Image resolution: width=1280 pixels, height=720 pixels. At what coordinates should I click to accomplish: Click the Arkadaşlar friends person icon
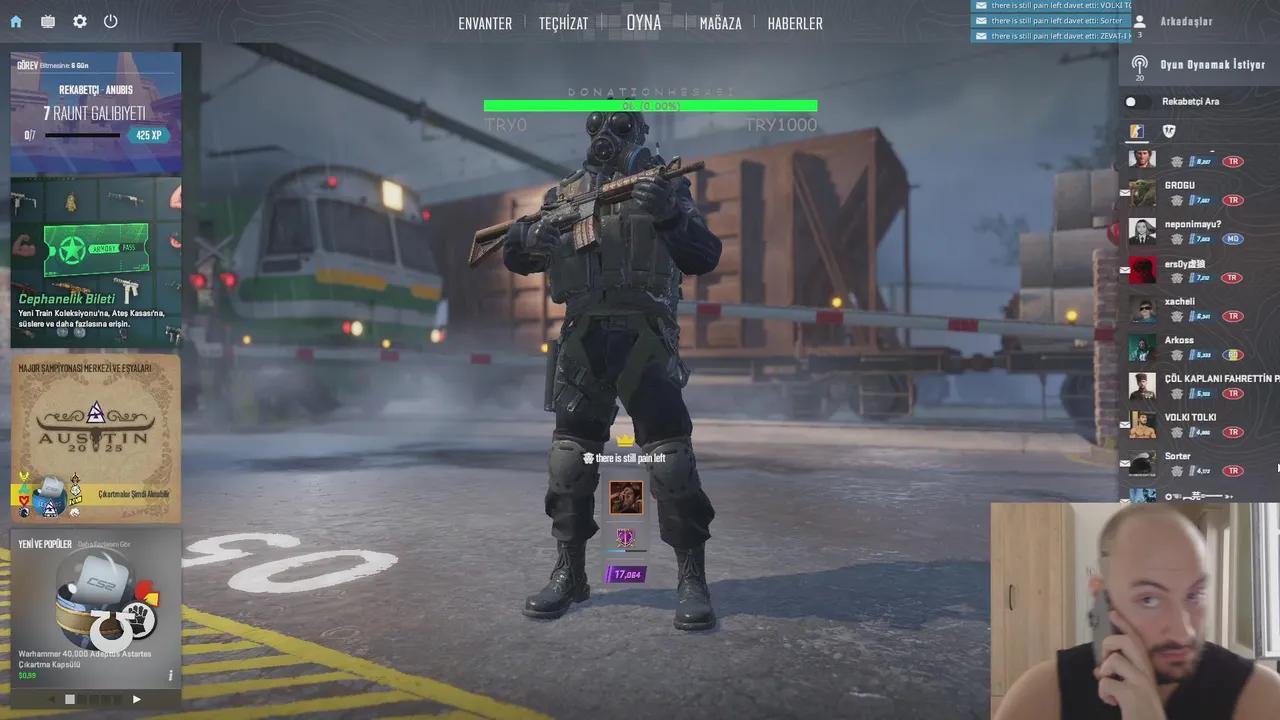(1140, 21)
